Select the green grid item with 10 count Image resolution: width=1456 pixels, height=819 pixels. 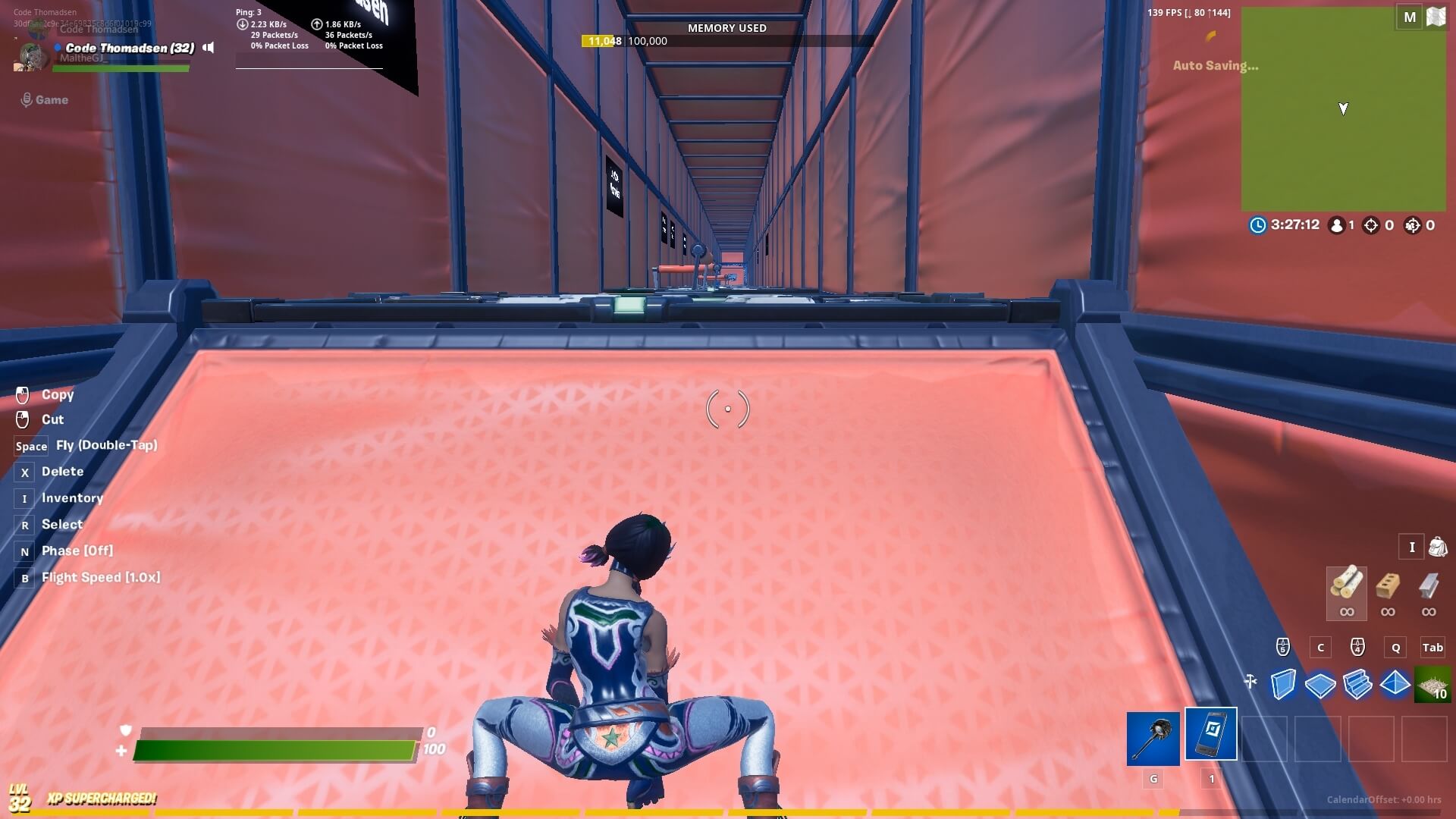click(x=1433, y=685)
